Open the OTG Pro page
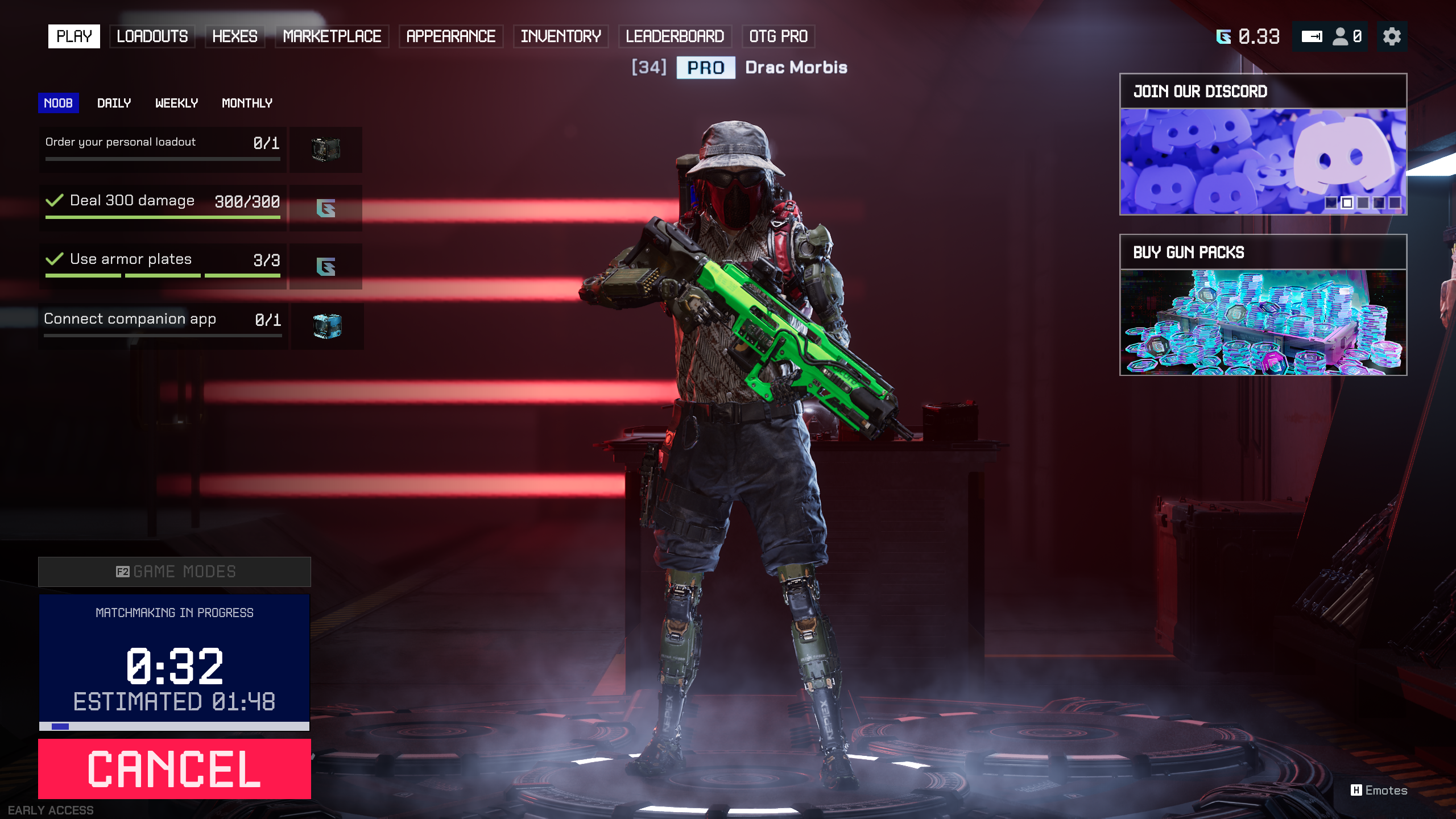Image resolution: width=1456 pixels, height=819 pixels. (778, 36)
